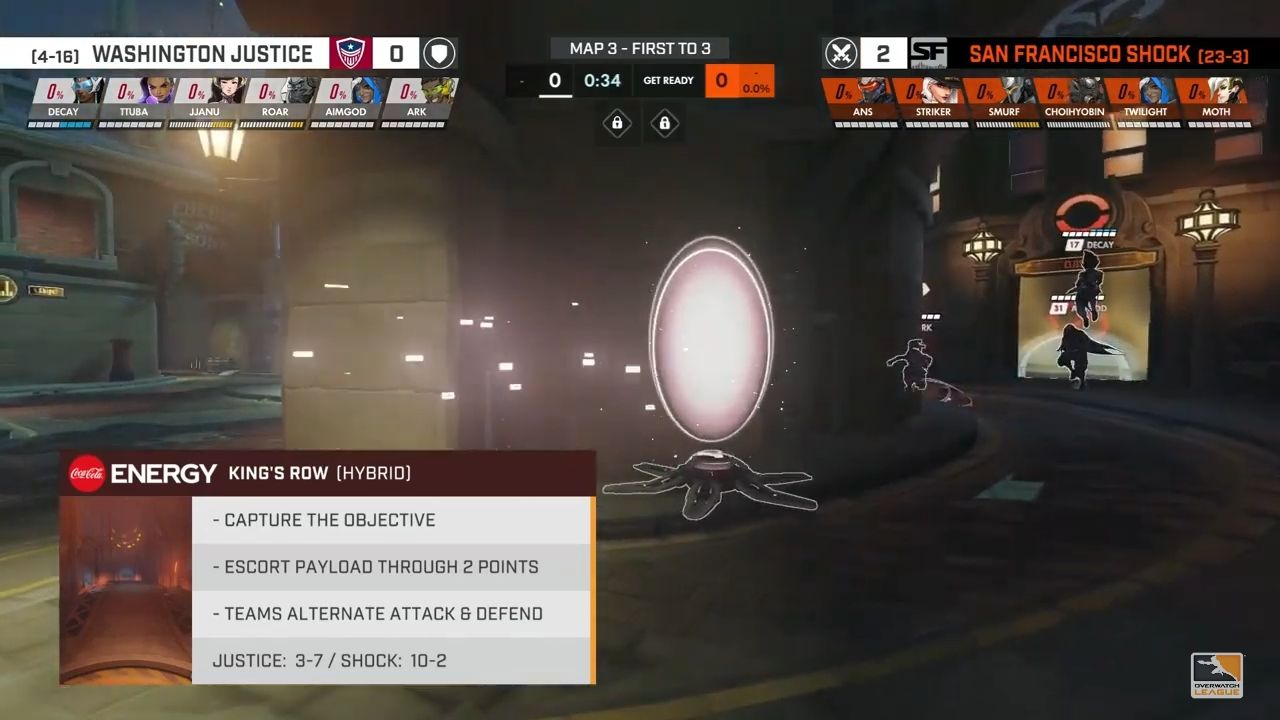Image resolution: width=1280 pixels, height=720 pixels.
Task: Expand the MAP 3 - FIRST TO 3 header
Action: pos(640,48)
